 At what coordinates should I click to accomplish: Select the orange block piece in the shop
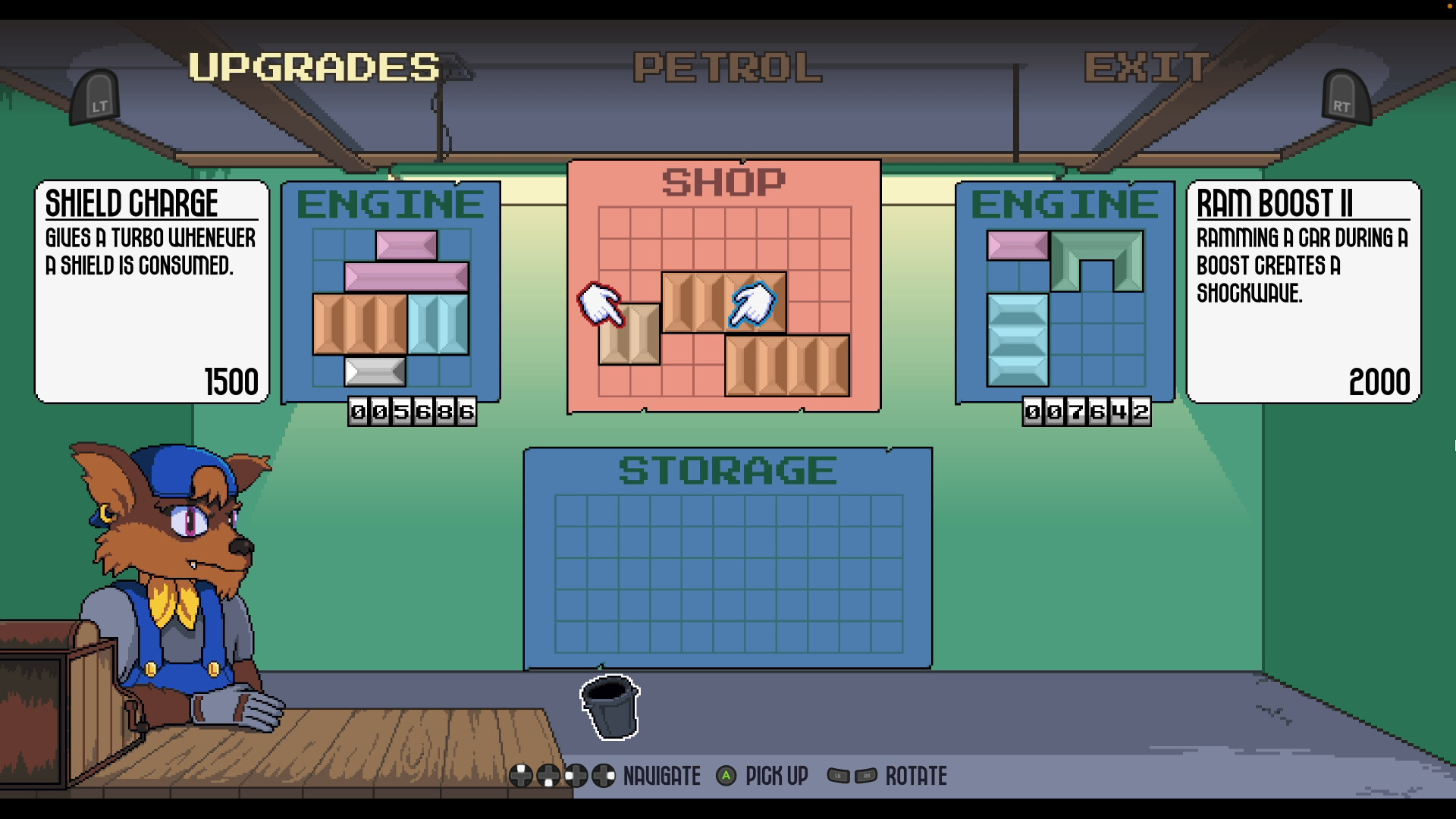tap(724, 303)
